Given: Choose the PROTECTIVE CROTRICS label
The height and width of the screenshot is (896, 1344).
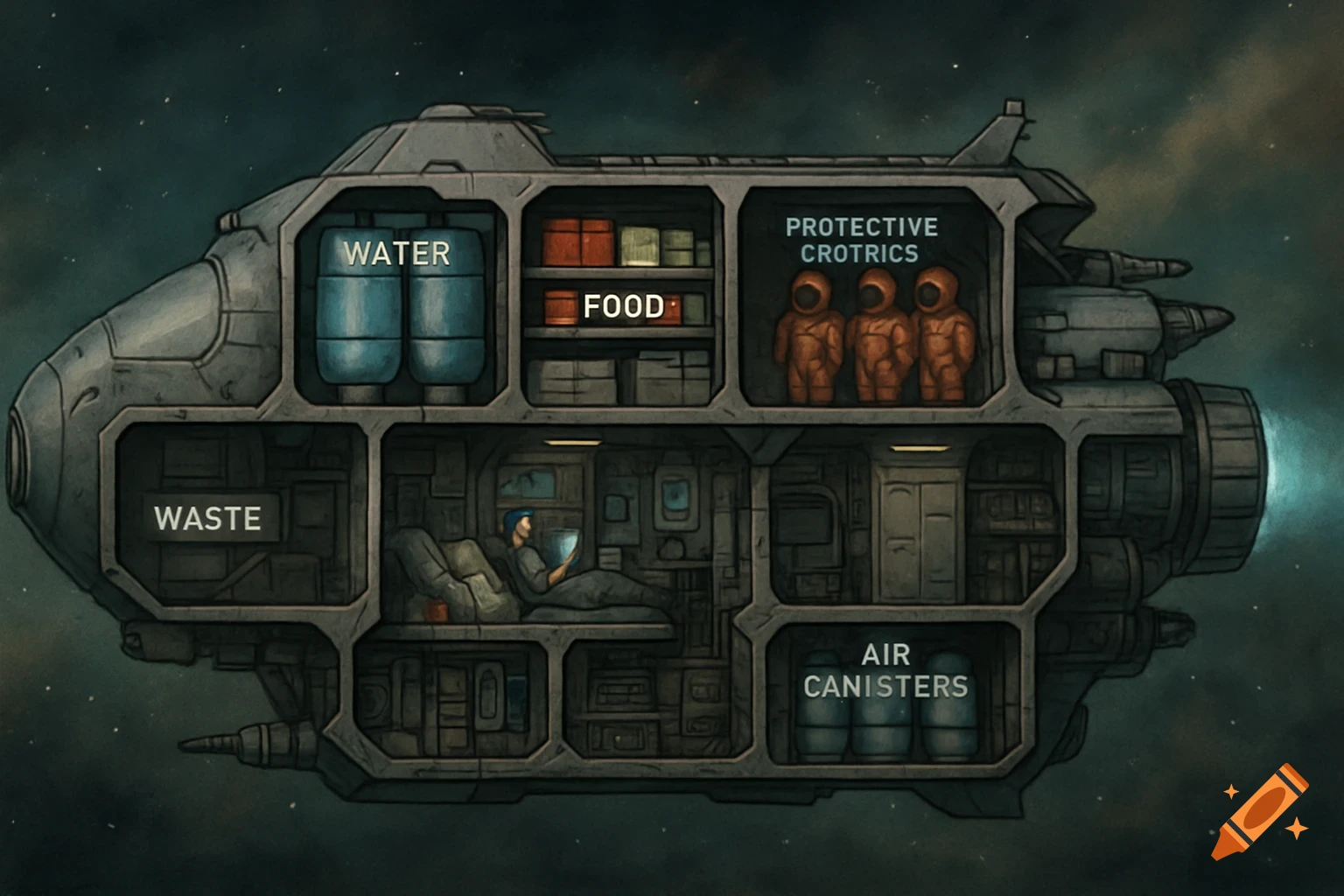Looking at the screenshot, I should [861, 241].
